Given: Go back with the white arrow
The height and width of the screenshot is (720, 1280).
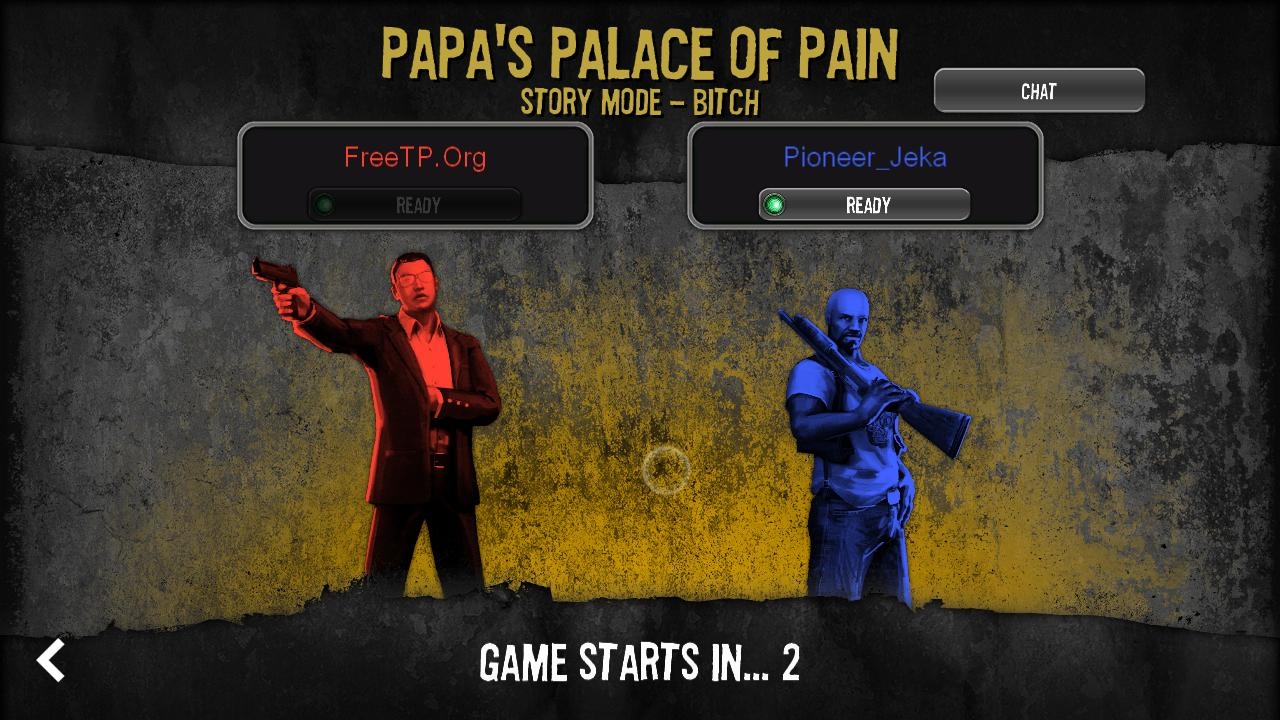Looking at the screenshot, I should coord(51,660).
